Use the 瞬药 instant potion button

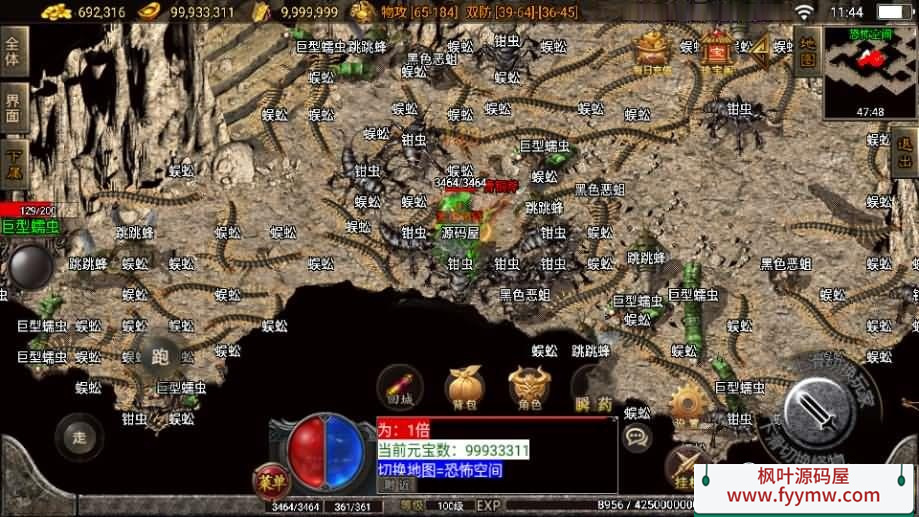coord(593,390)
